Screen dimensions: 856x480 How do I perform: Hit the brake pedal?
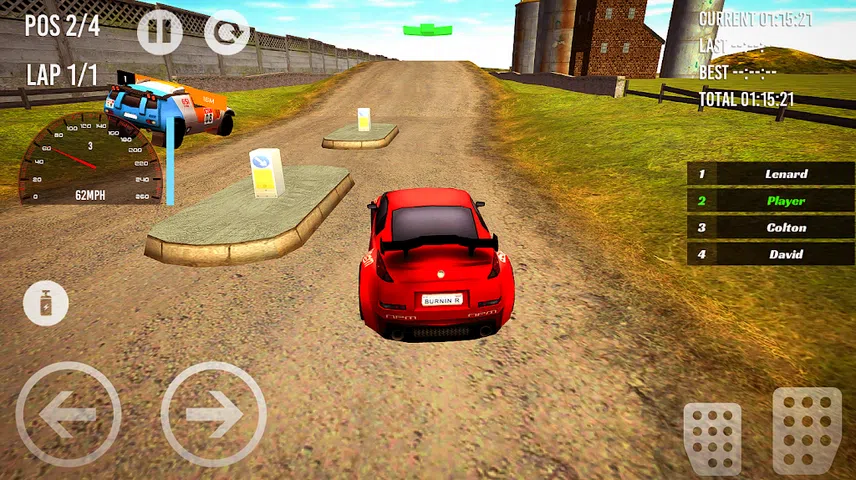[712, 436]
